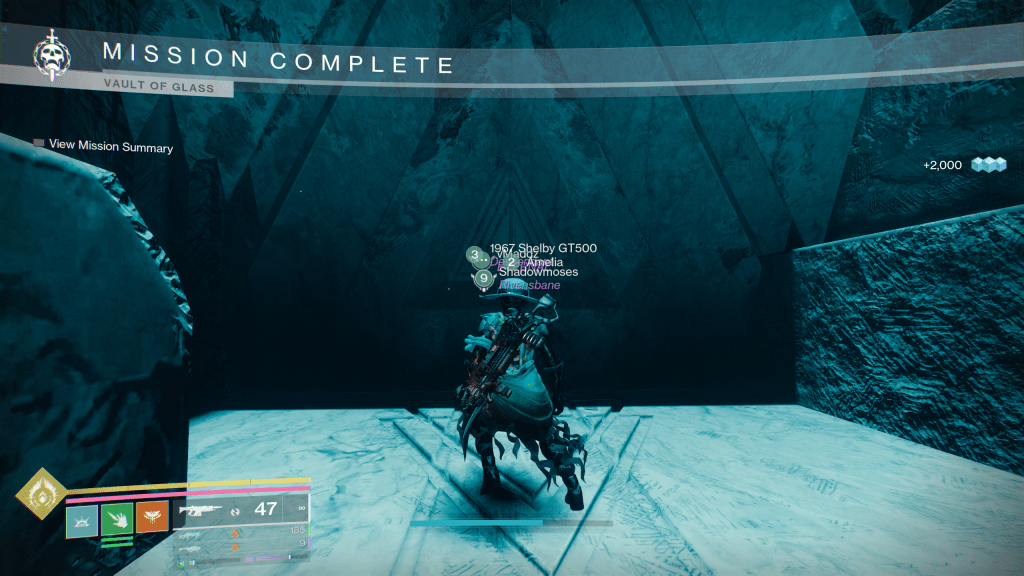1024x576 pixels.
Task: Click the raid skull emblem icon
Action: click(x=49, y=56)
